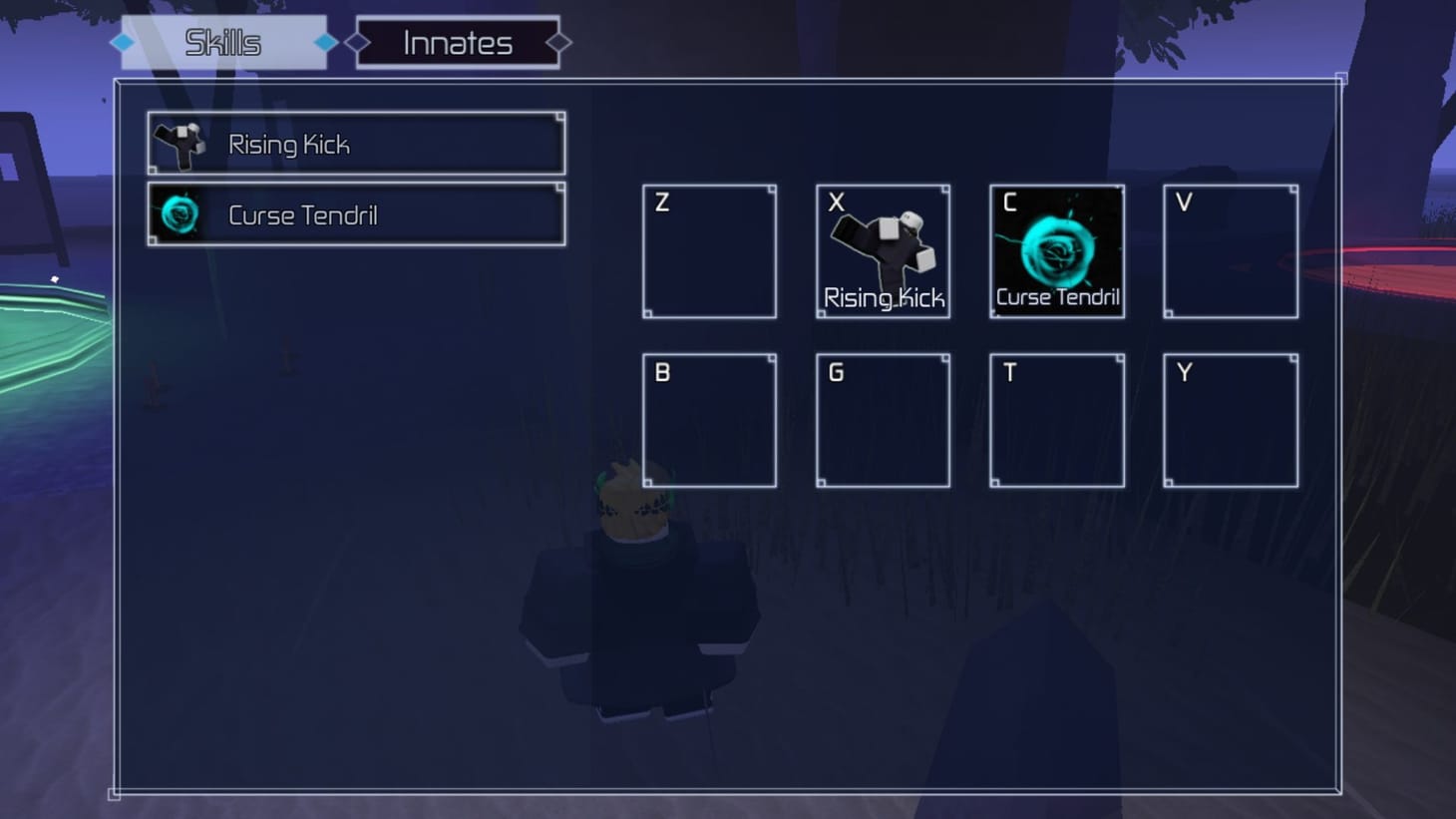Switch to the Innates tab
Image resolution: width=1456 pixels, height=819 pixels.
[x=456, y=42]
